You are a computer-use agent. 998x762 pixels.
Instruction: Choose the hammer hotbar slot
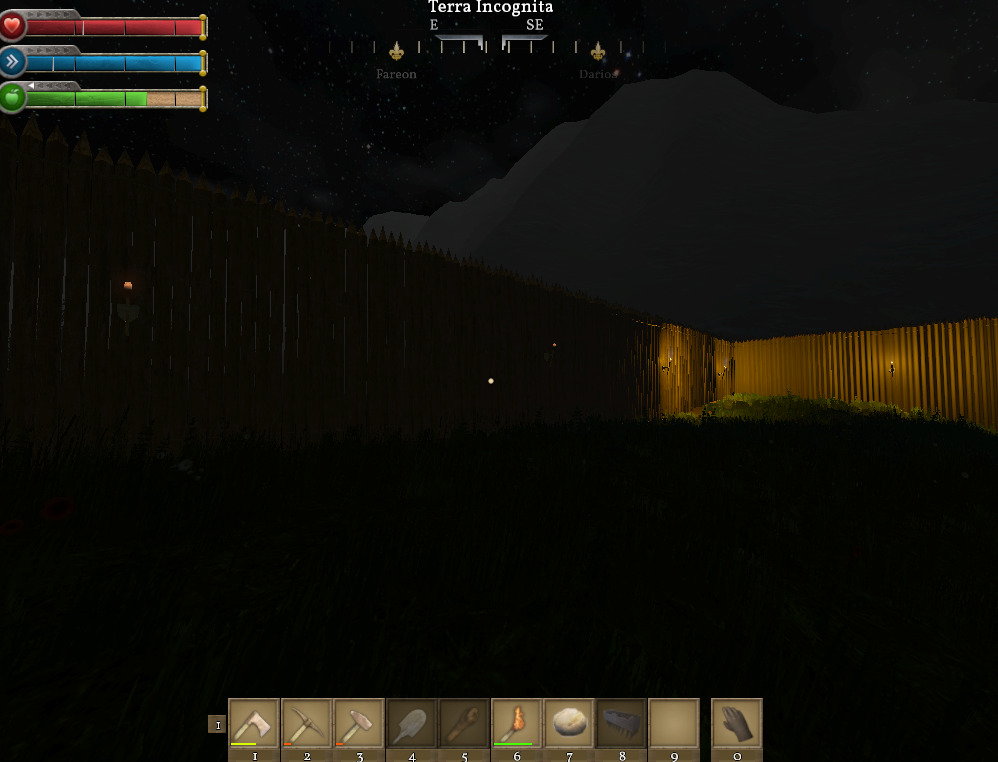[x=359, y=723]
